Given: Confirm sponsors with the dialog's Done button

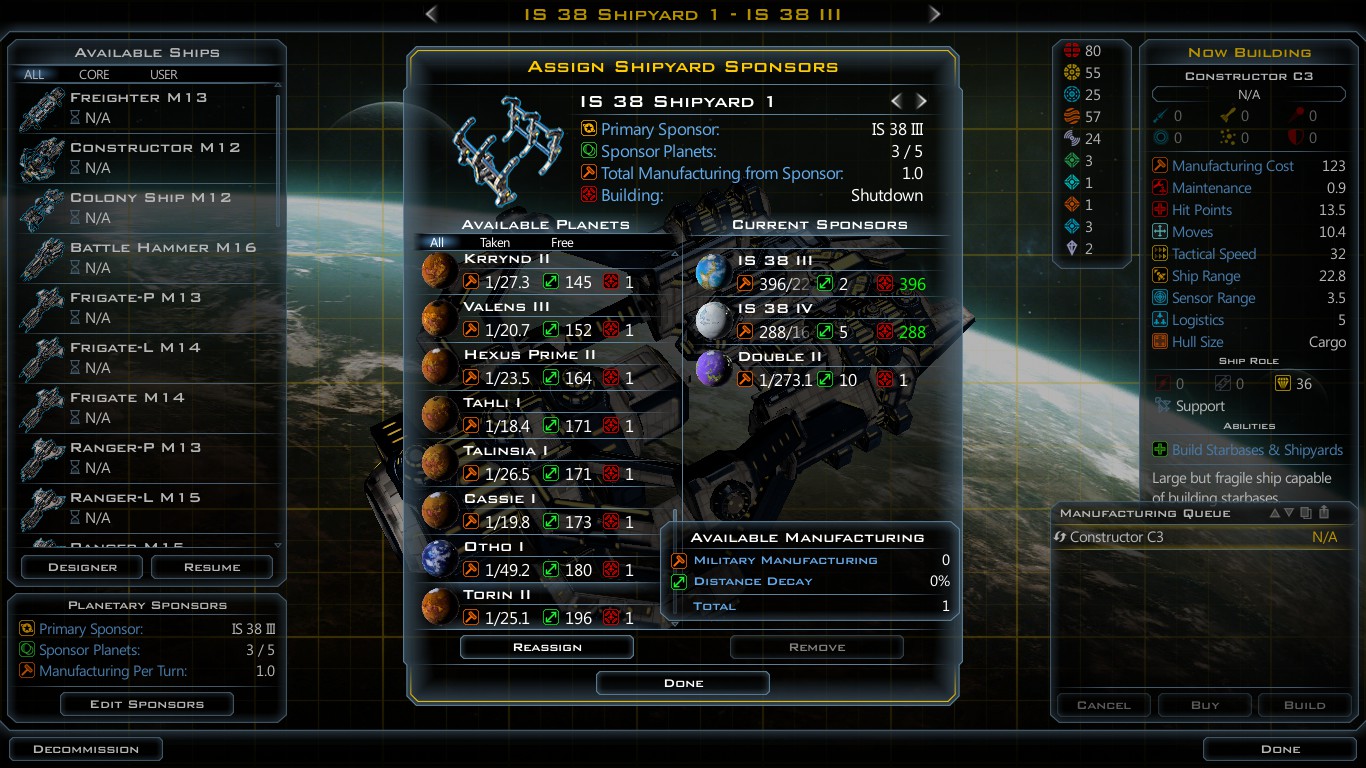Looking at the screenshot, I should coord(683,683).
